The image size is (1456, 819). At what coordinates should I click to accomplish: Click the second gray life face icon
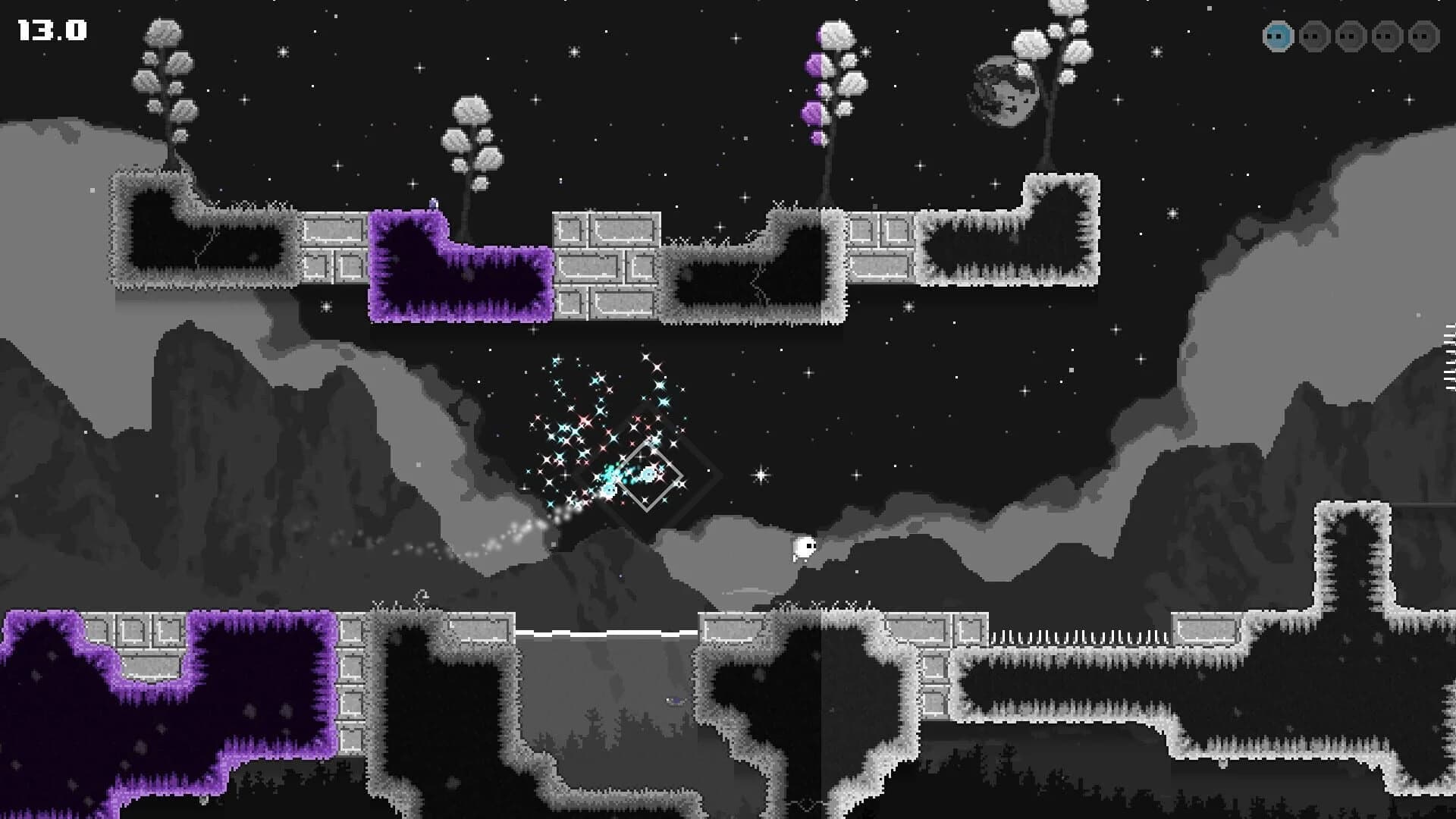click(1314, 36)
